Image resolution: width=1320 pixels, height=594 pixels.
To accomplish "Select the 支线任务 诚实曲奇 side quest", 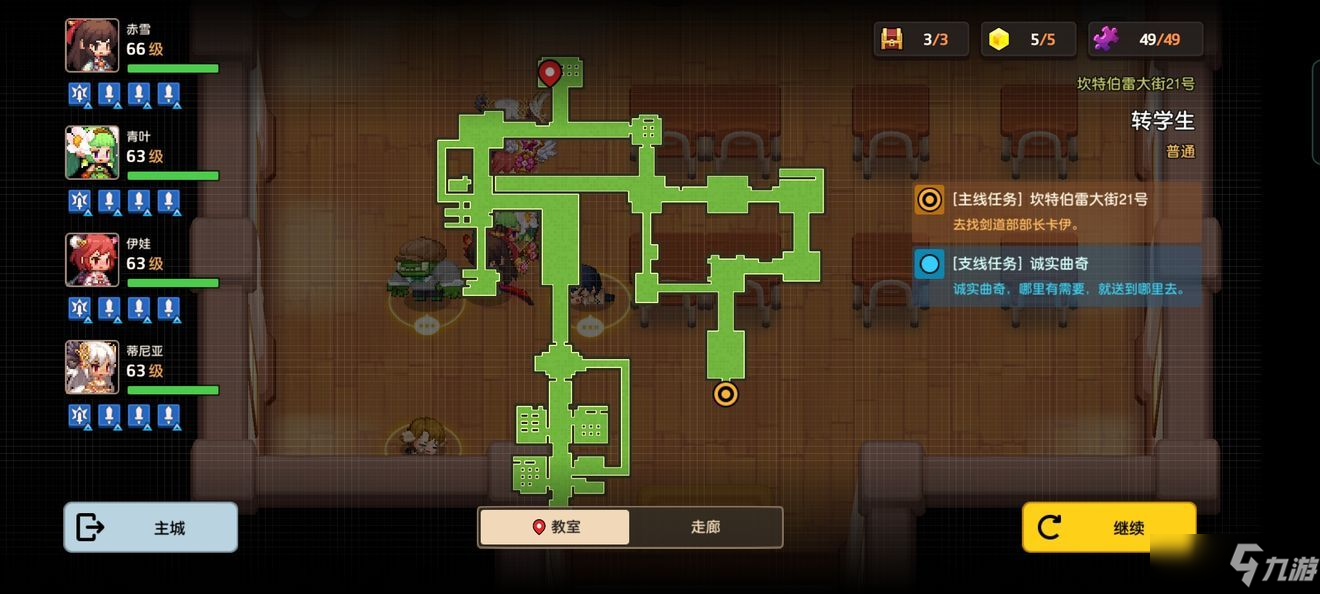I will (x=1056, y=275).
